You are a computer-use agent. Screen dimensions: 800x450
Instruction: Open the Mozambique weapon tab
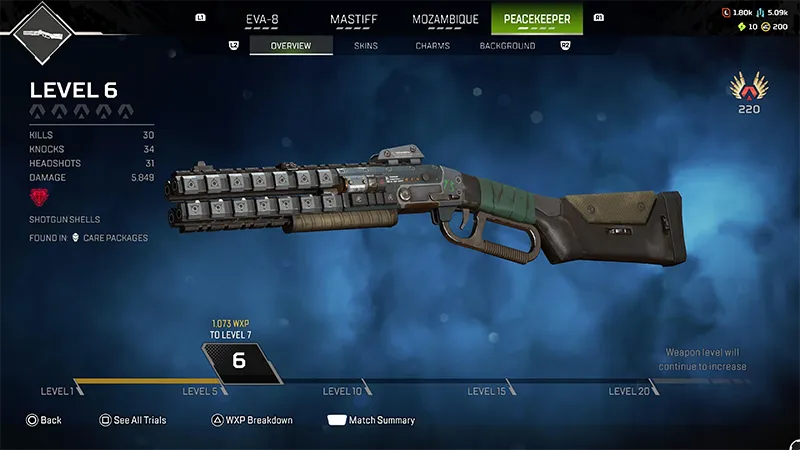[x=447, y=18]
